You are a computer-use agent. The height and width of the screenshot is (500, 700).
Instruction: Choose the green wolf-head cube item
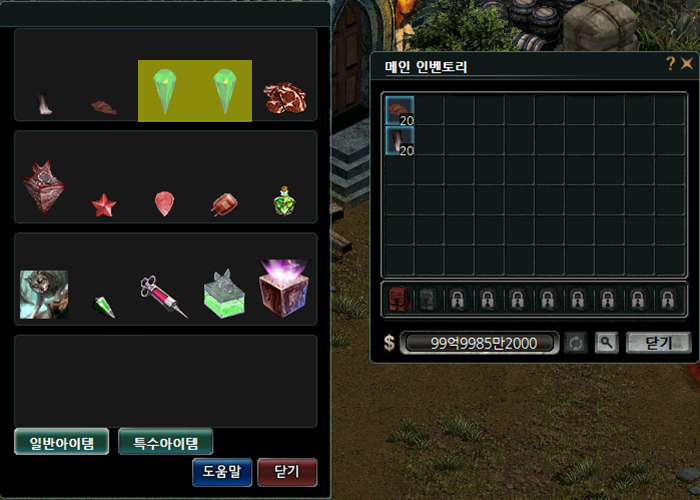coord(224,295)
